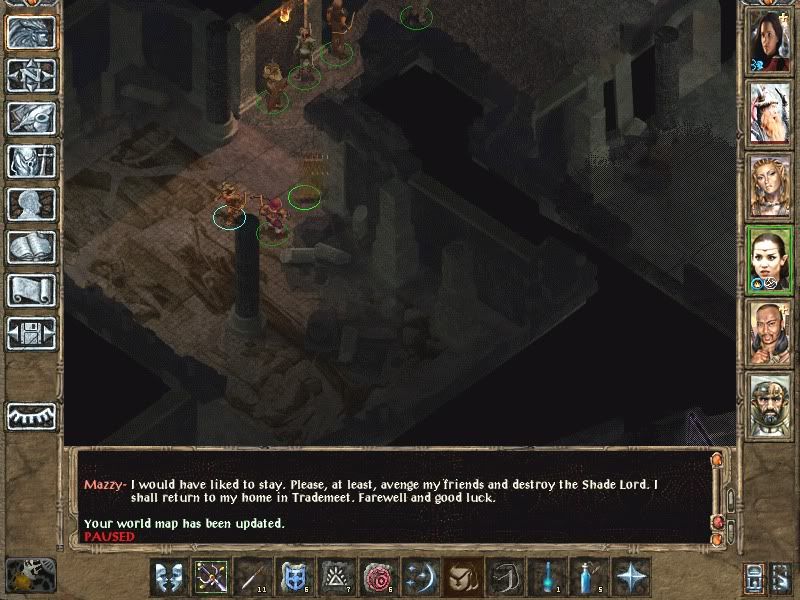Open the mage spellbook button
Image resolution: width=800 pixels, height=600 pixels.
[31, 247]
